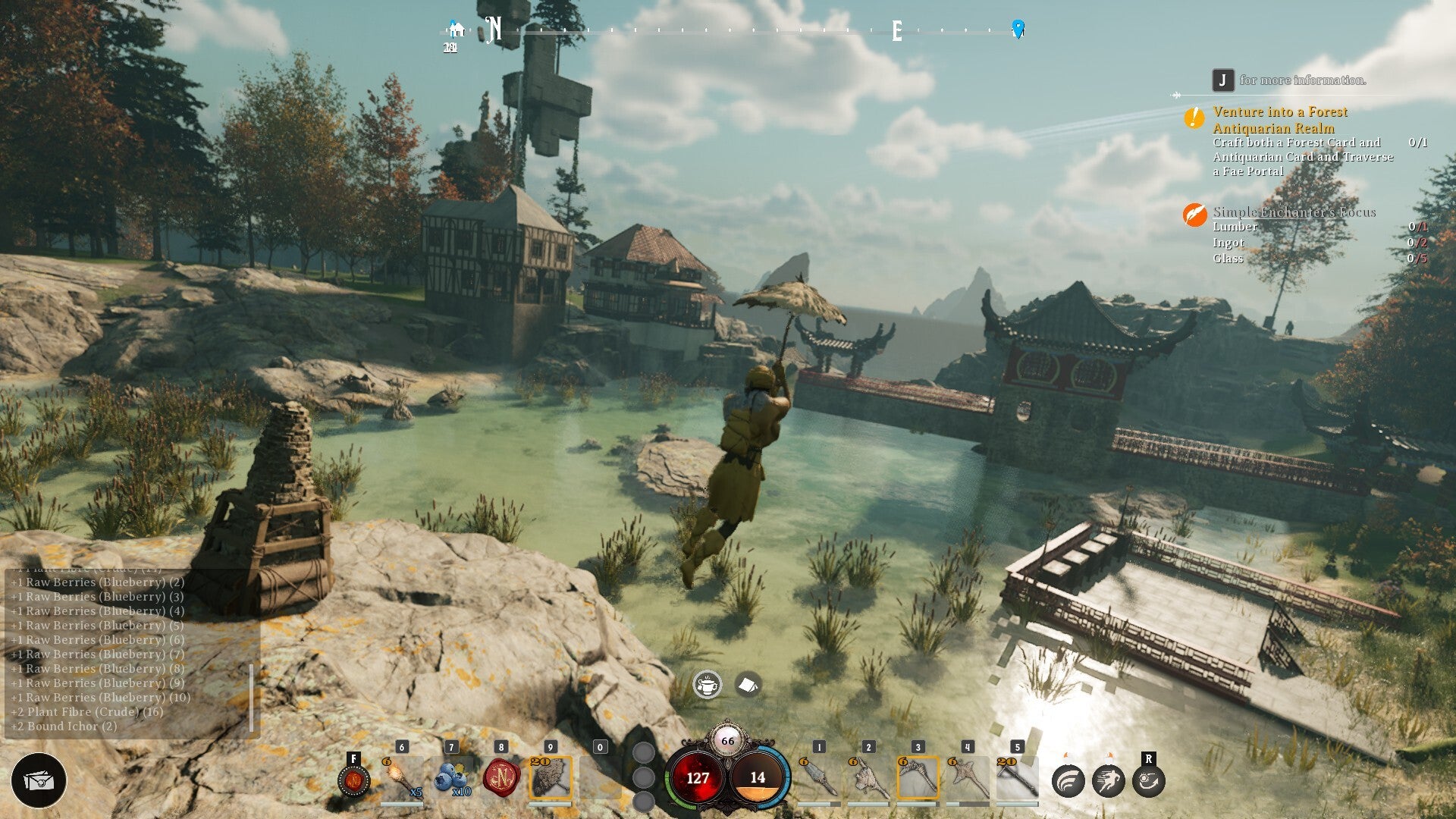Select the red wax seal hotbar slot
1456x819 pixels.
pyautogui.click(x=501, y=778)
